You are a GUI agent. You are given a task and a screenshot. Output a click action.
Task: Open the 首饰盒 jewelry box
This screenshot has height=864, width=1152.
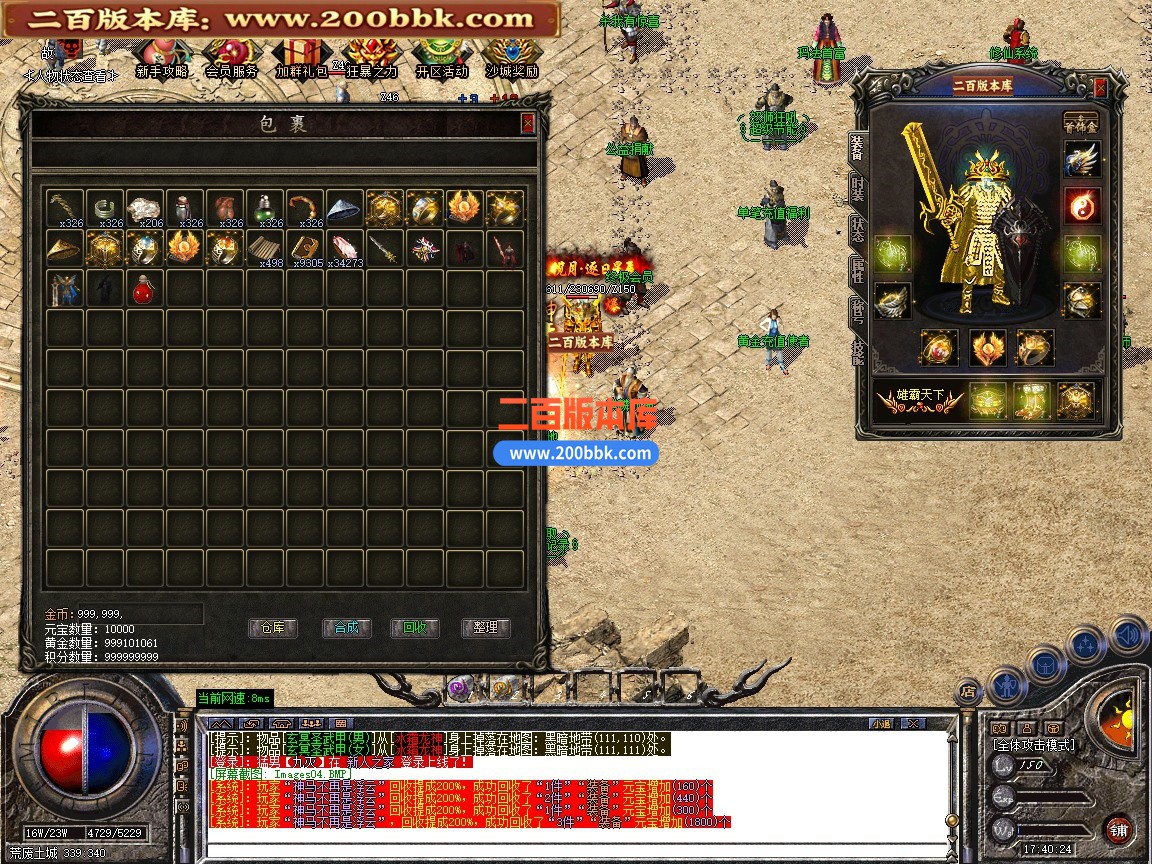point(1080,121)
